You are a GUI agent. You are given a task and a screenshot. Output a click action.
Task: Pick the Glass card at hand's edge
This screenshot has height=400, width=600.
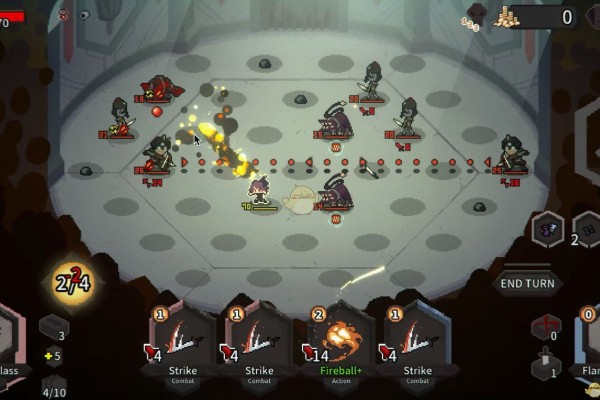click(10, 345)
